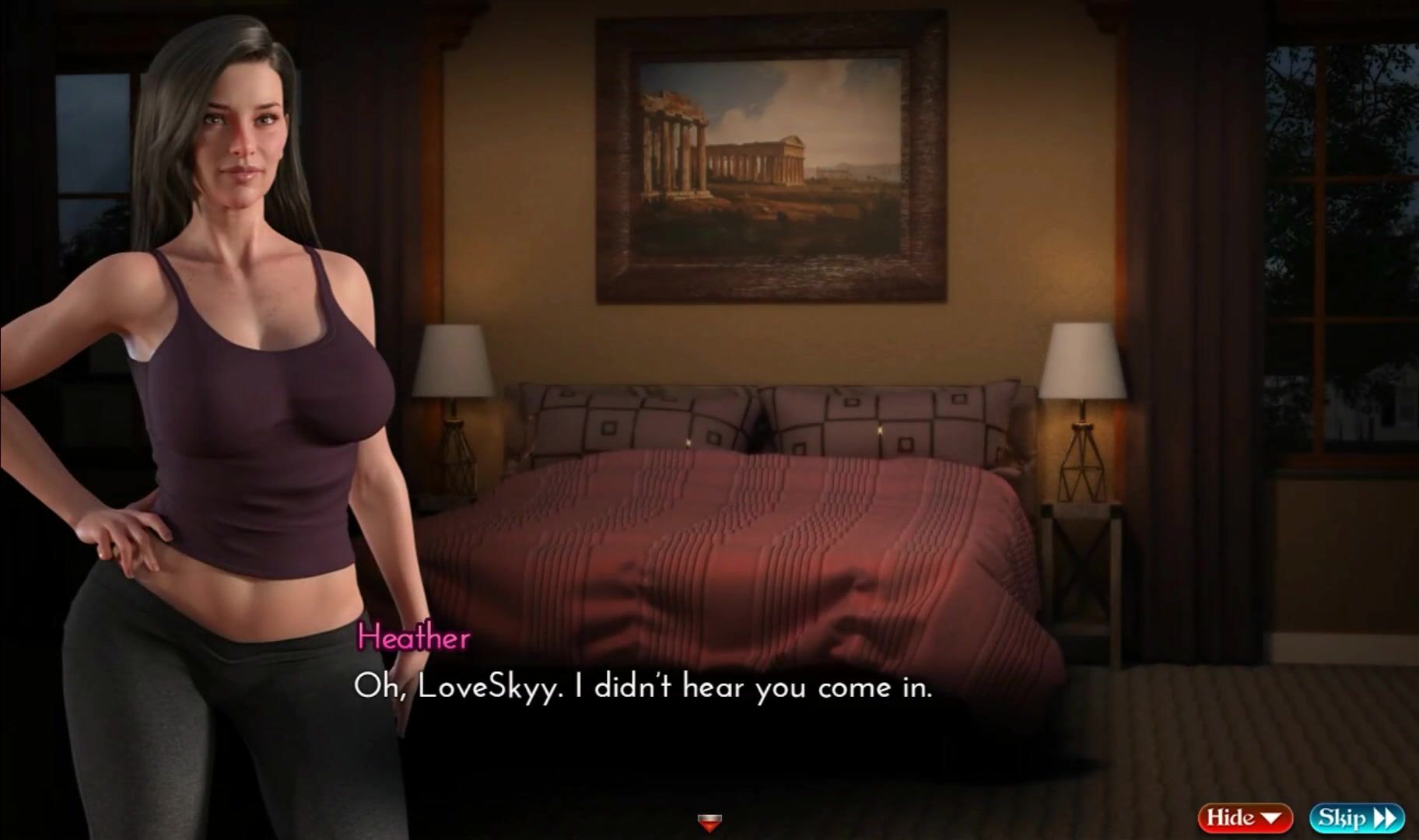Hide the dialogue box
This screenshot has width=1419, height=840.
point(1244,817)
